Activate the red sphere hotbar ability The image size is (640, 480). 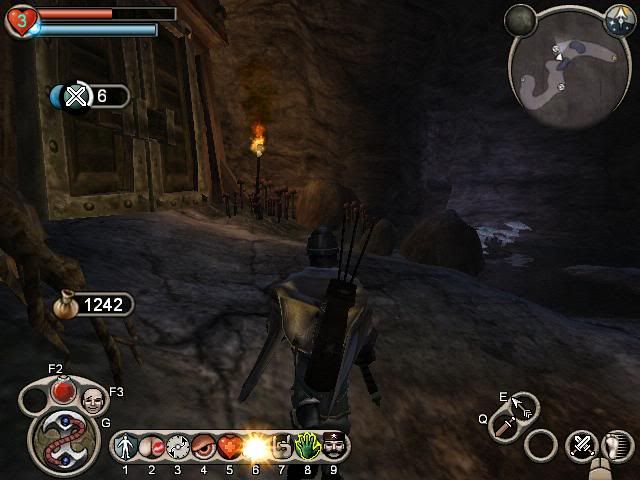152,444
